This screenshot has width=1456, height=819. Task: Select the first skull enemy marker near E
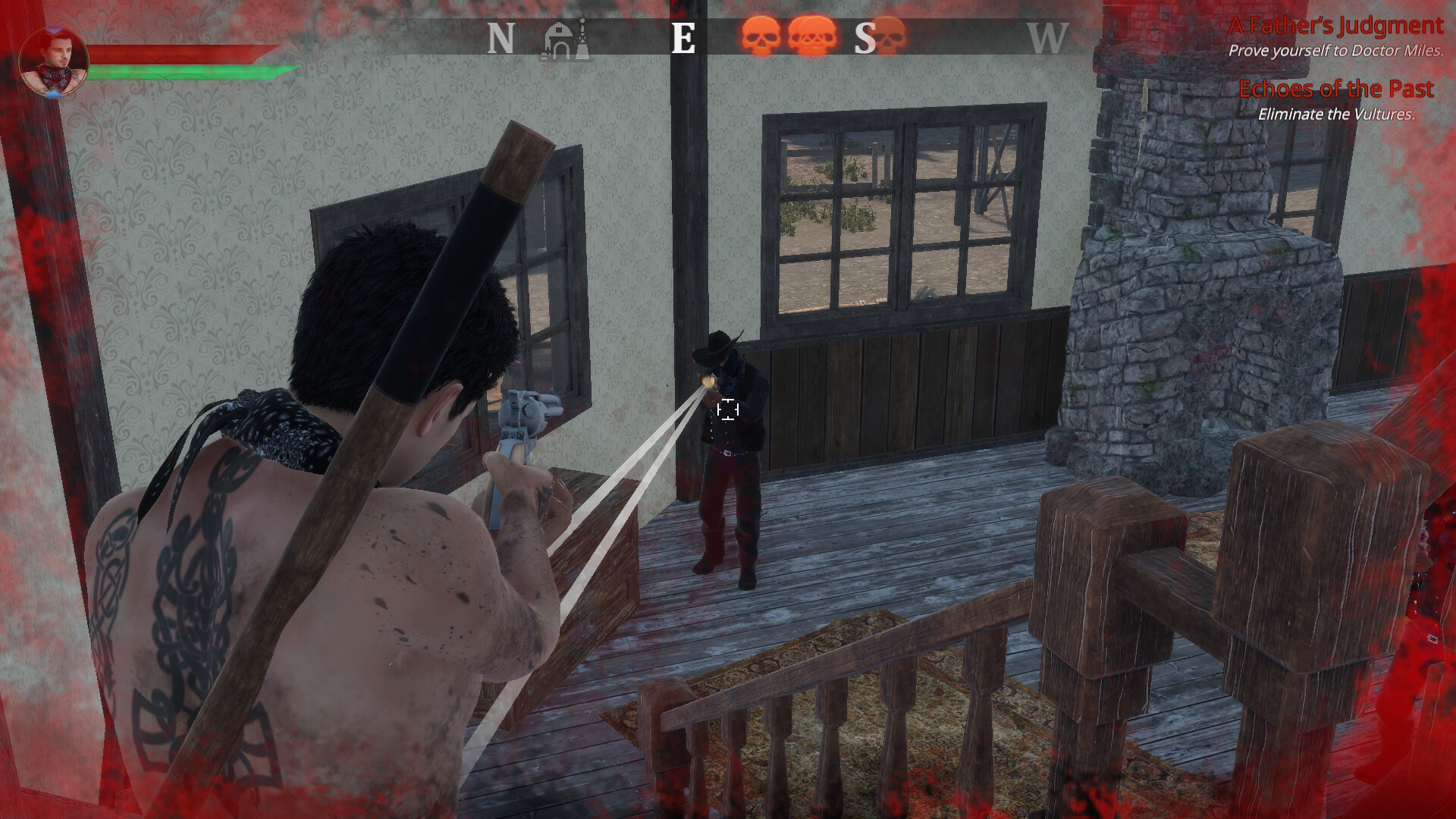click(x=762, y=36)
